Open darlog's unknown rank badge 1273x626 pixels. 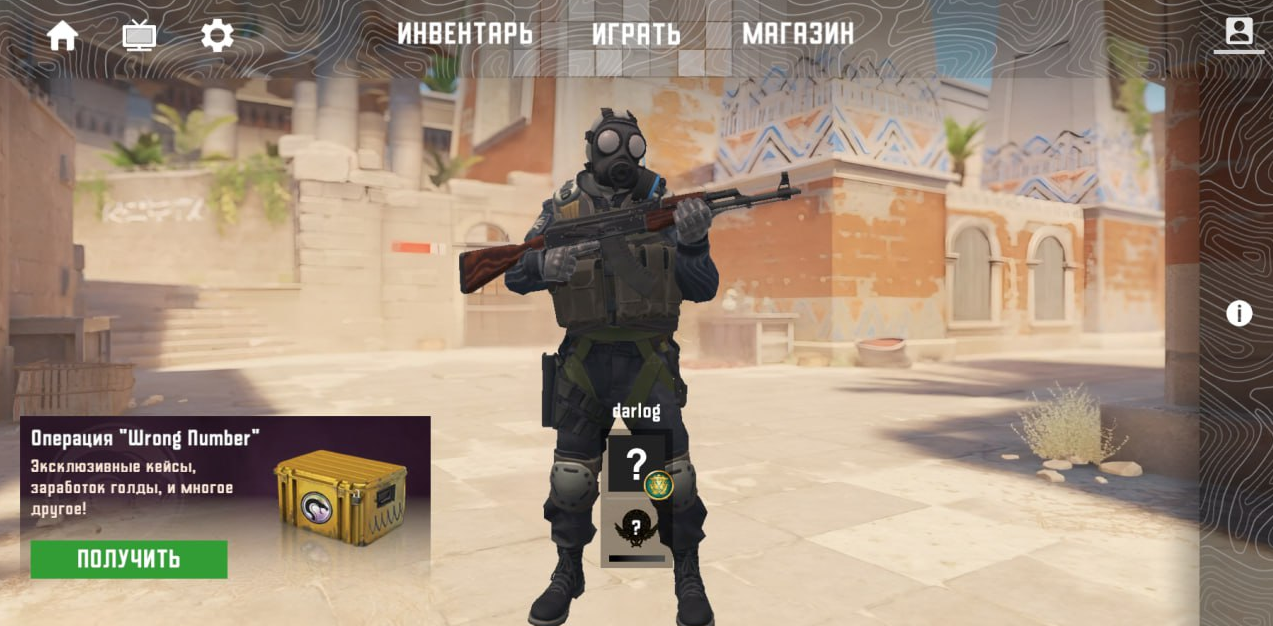click(635, 528)
